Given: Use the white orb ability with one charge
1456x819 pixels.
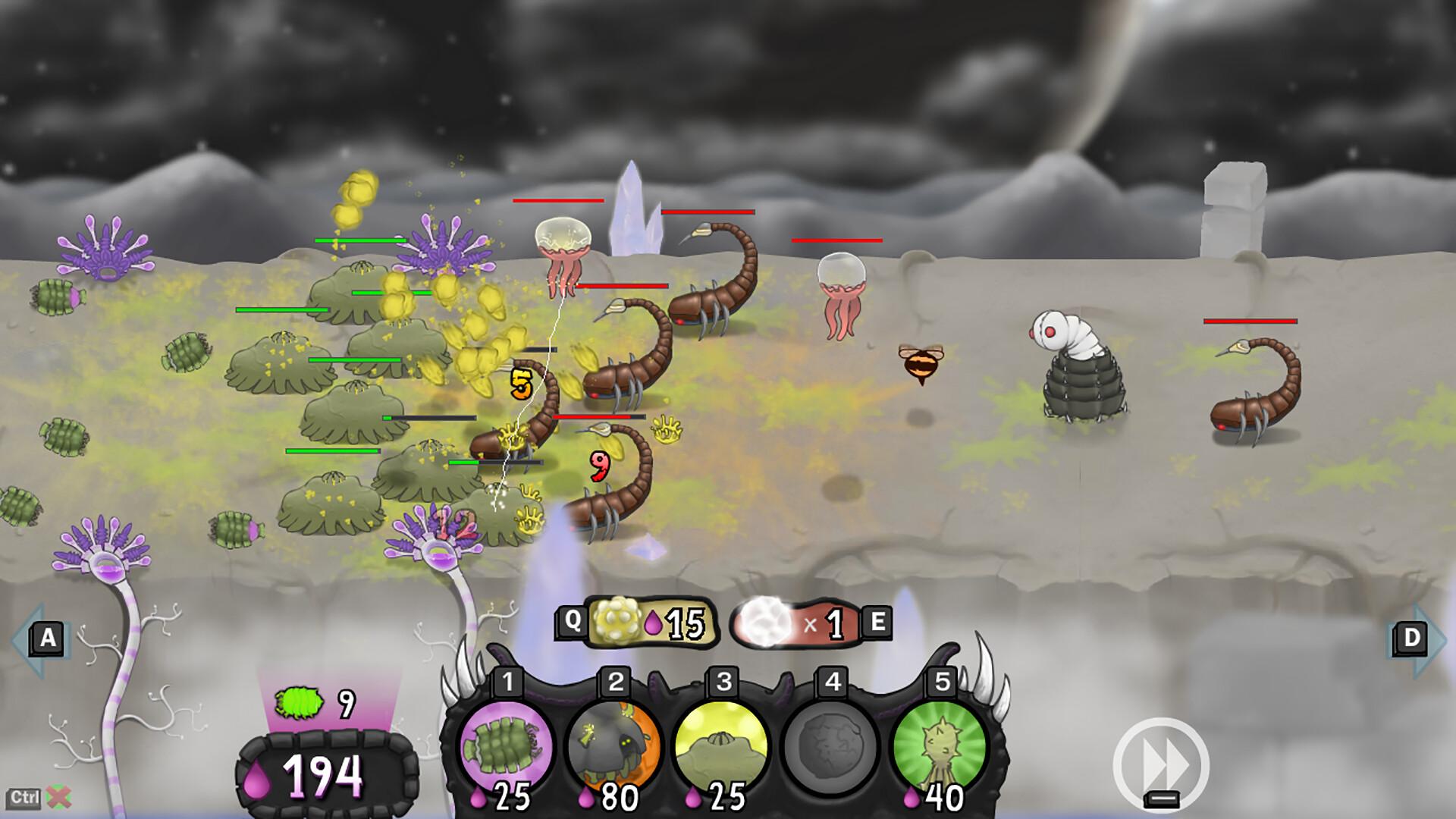Looking at the screenshot, I should (796, 623).
